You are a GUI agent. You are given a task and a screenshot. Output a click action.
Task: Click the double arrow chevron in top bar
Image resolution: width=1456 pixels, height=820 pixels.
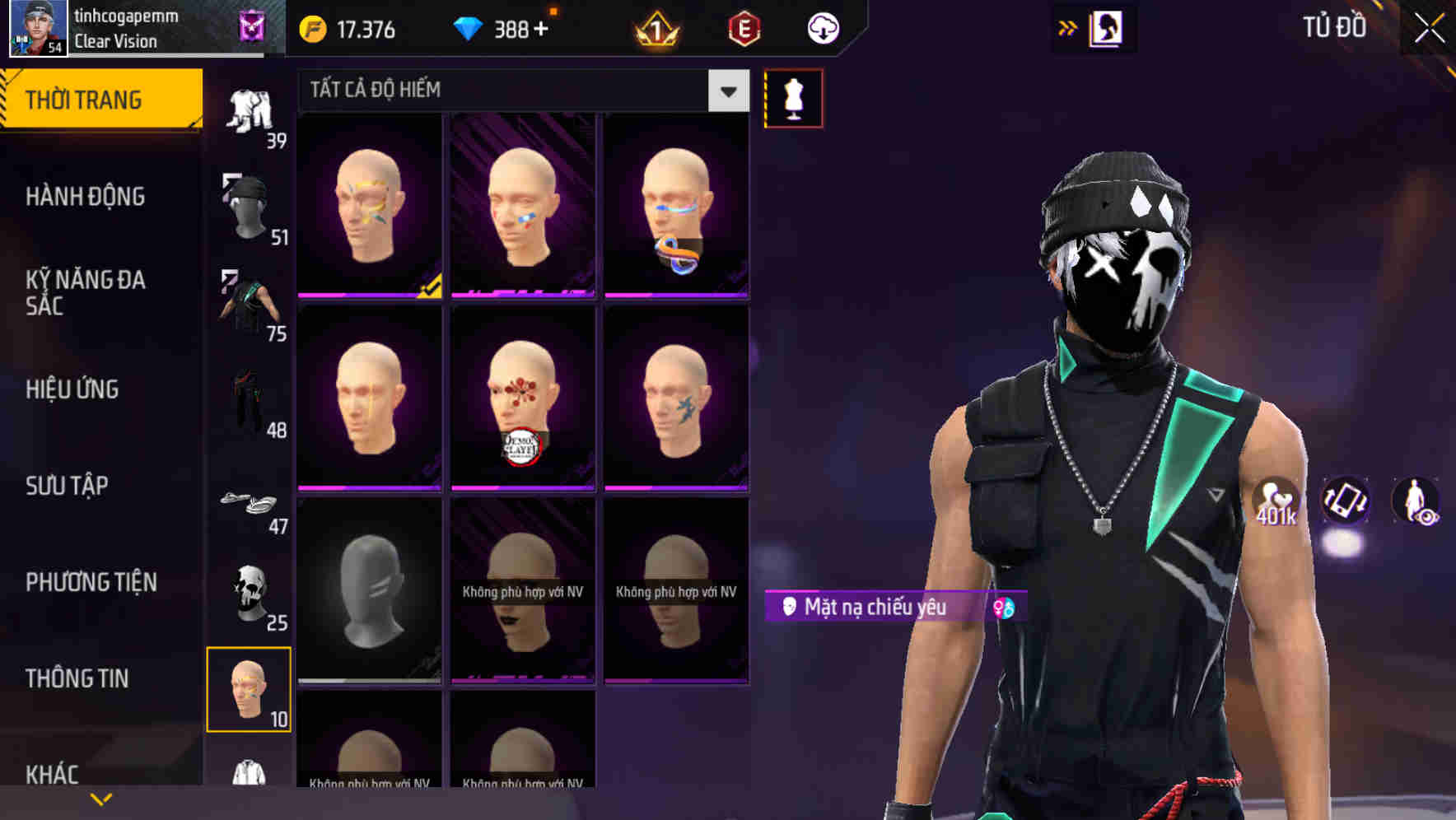point(1066,27)
